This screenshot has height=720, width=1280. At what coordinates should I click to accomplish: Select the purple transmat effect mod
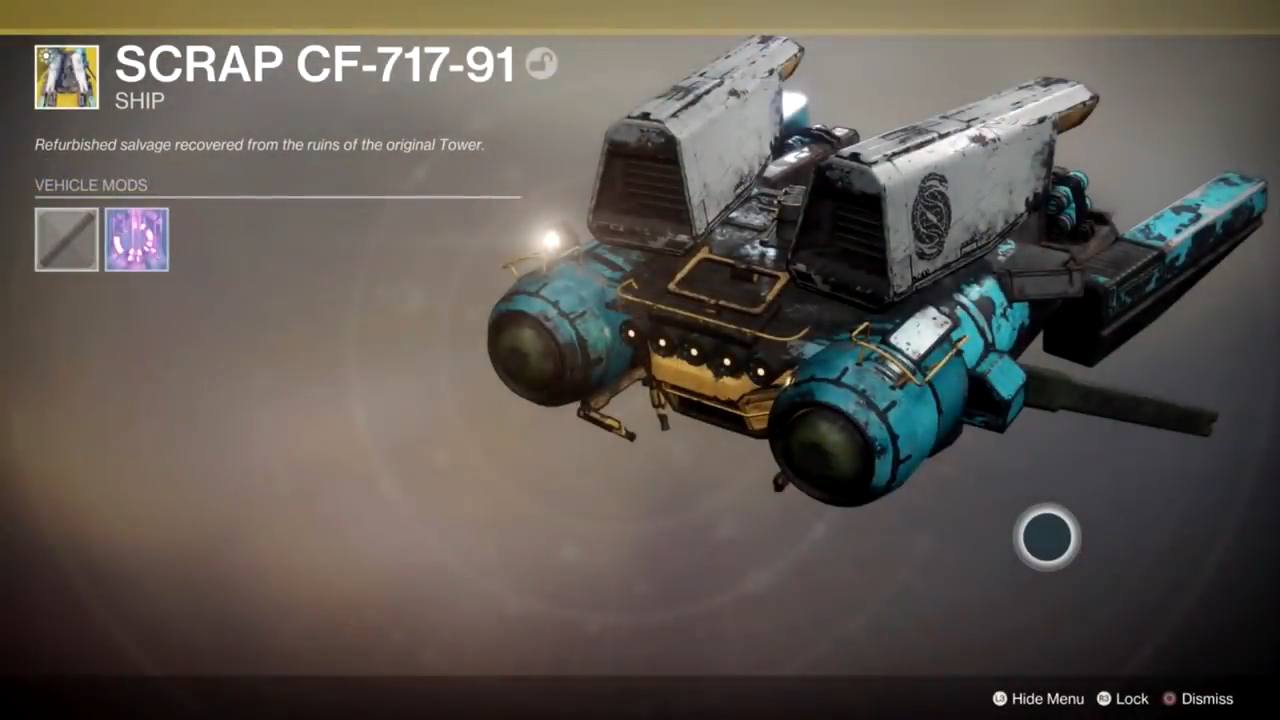coord(137,240)
